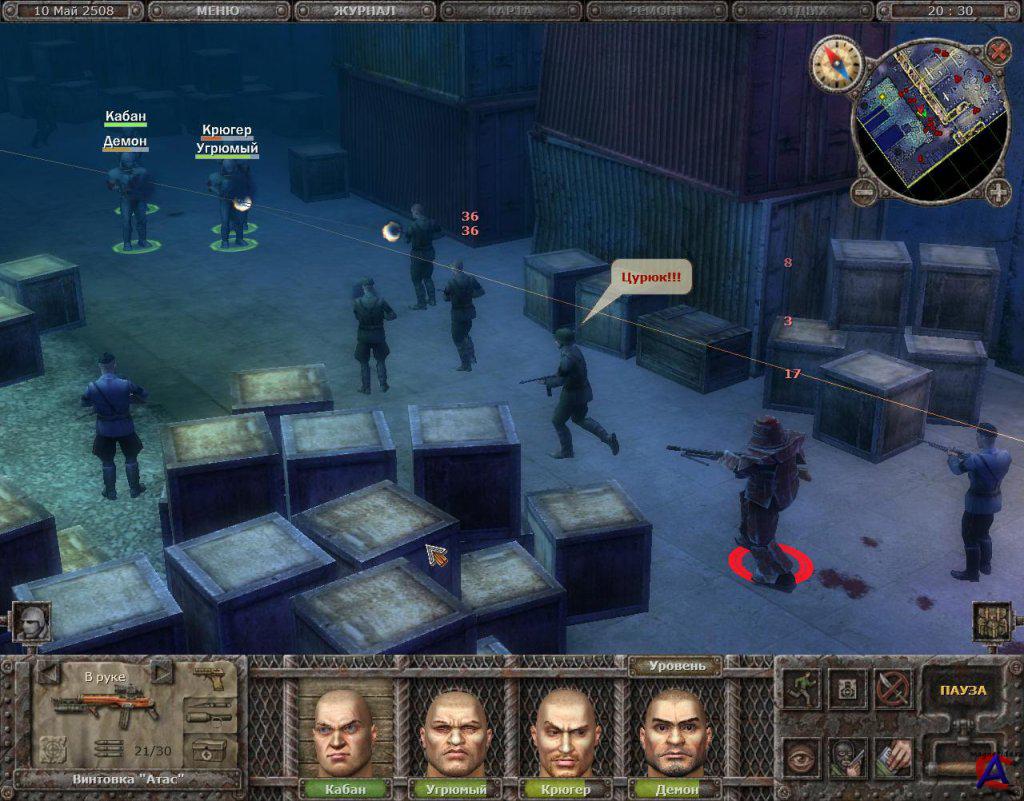This screenshot has width=1024, height=801.
Task: Zoom in the minimap with the plus button
Action: 997,191
